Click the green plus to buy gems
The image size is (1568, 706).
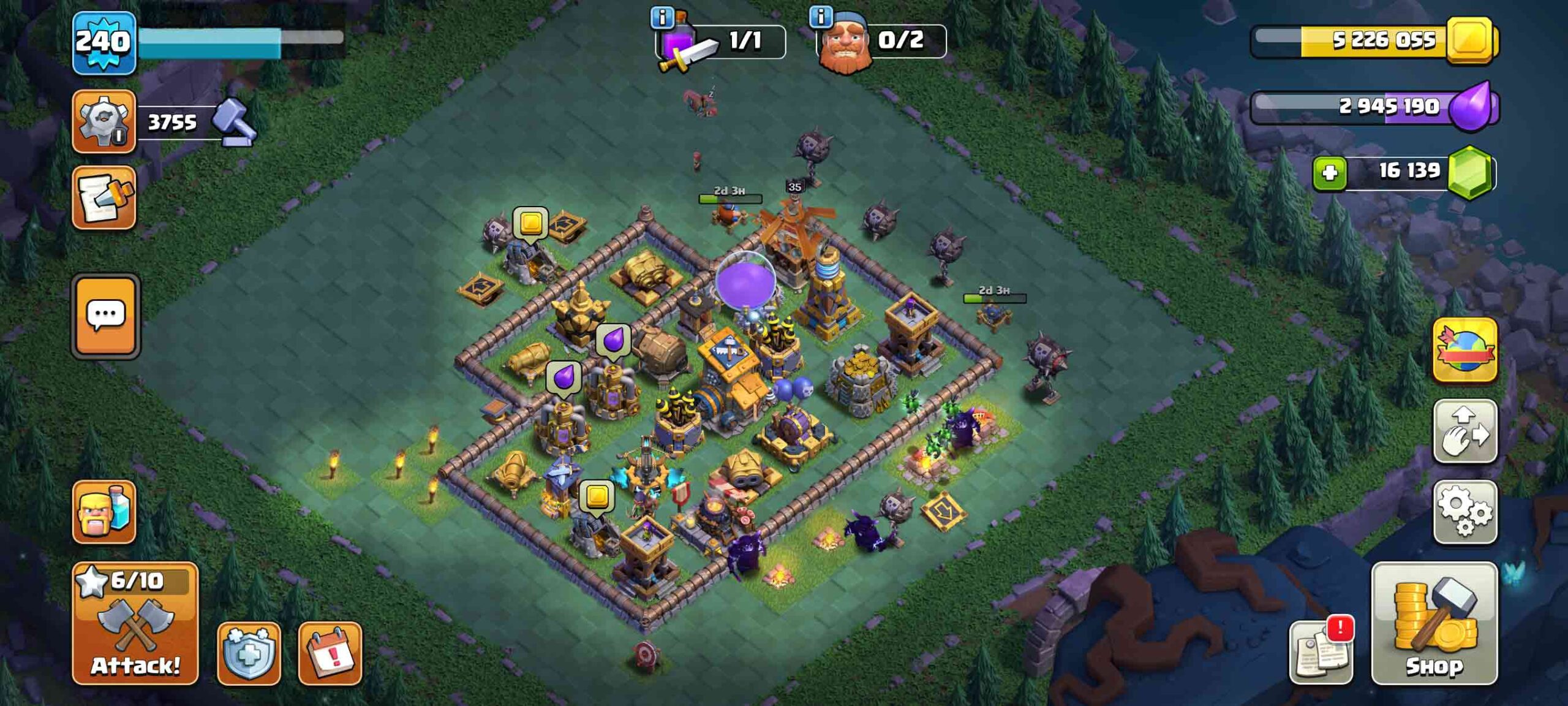1330,172
